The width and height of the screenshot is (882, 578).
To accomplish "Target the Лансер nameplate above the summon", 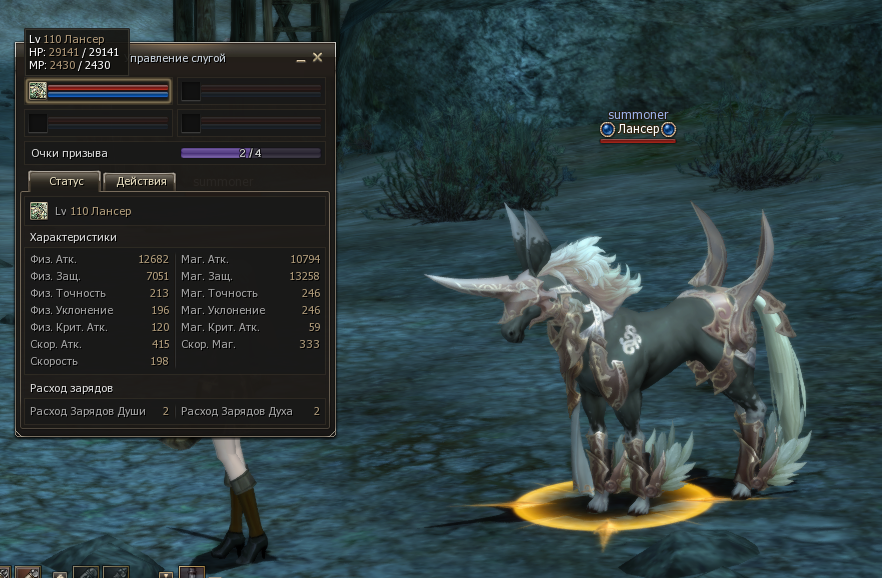I will (x=638, y=129).
